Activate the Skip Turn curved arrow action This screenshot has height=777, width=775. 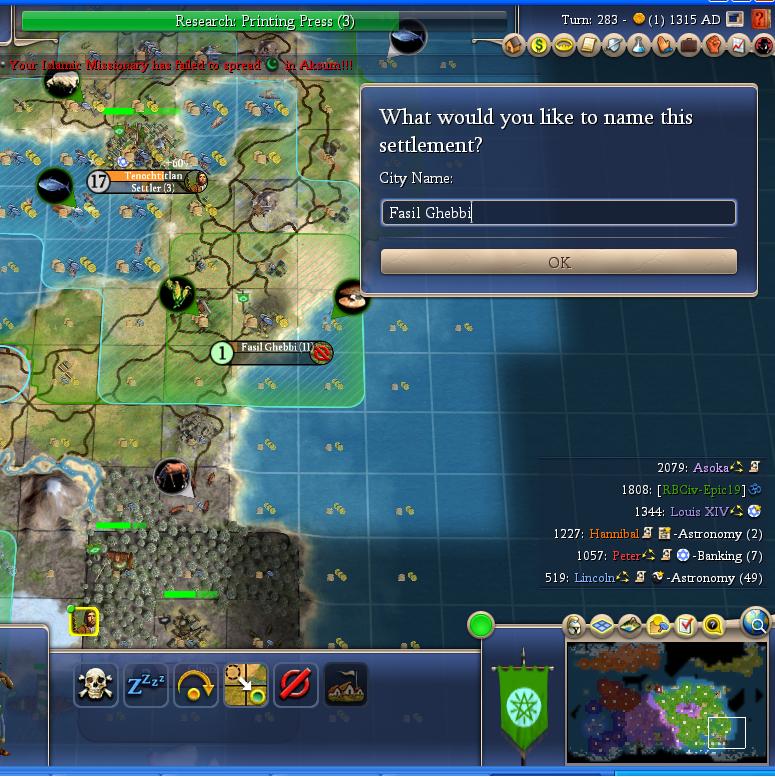196,685
